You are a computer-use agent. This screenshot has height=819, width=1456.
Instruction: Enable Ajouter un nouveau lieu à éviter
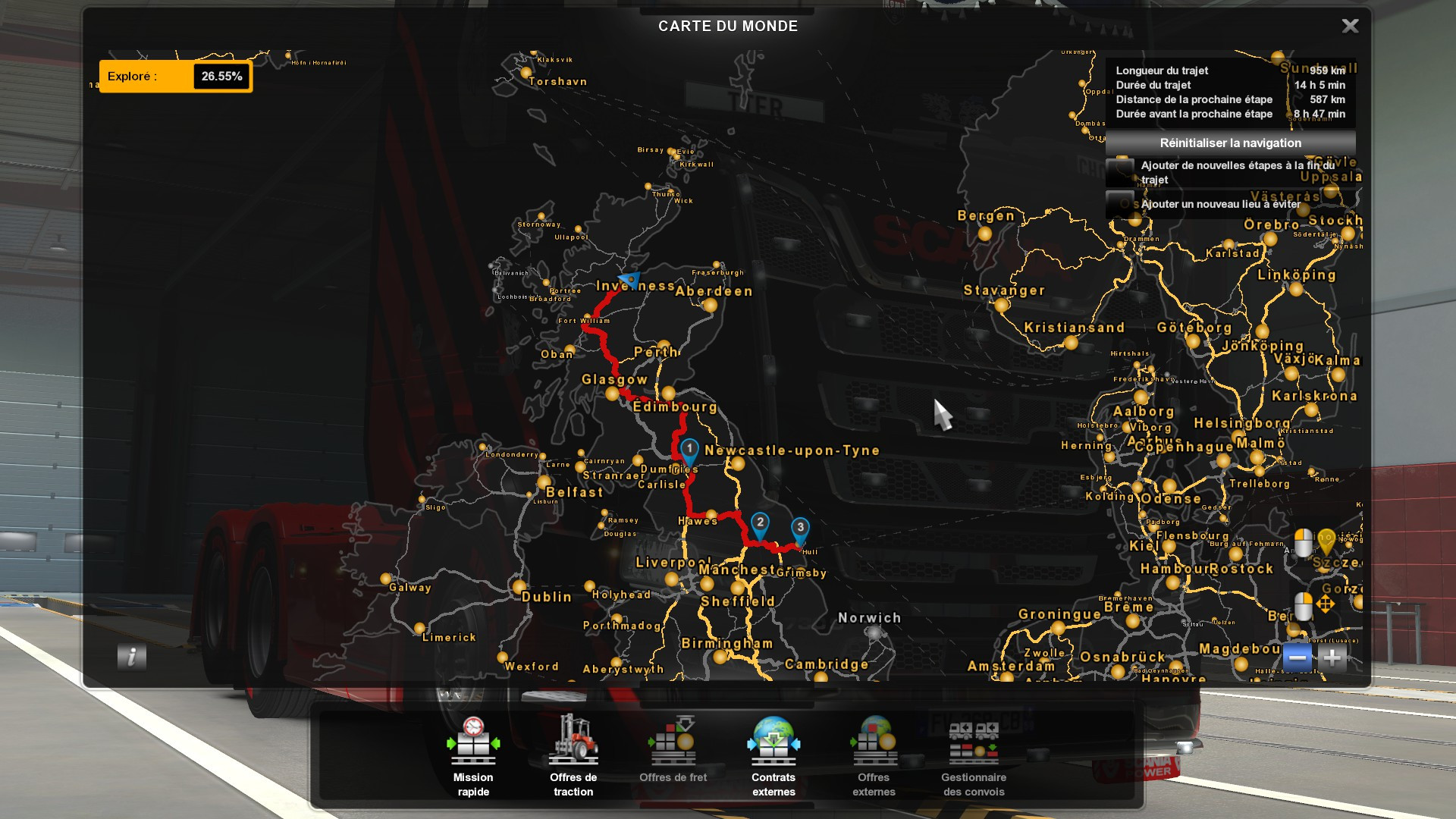point(1119,203)
